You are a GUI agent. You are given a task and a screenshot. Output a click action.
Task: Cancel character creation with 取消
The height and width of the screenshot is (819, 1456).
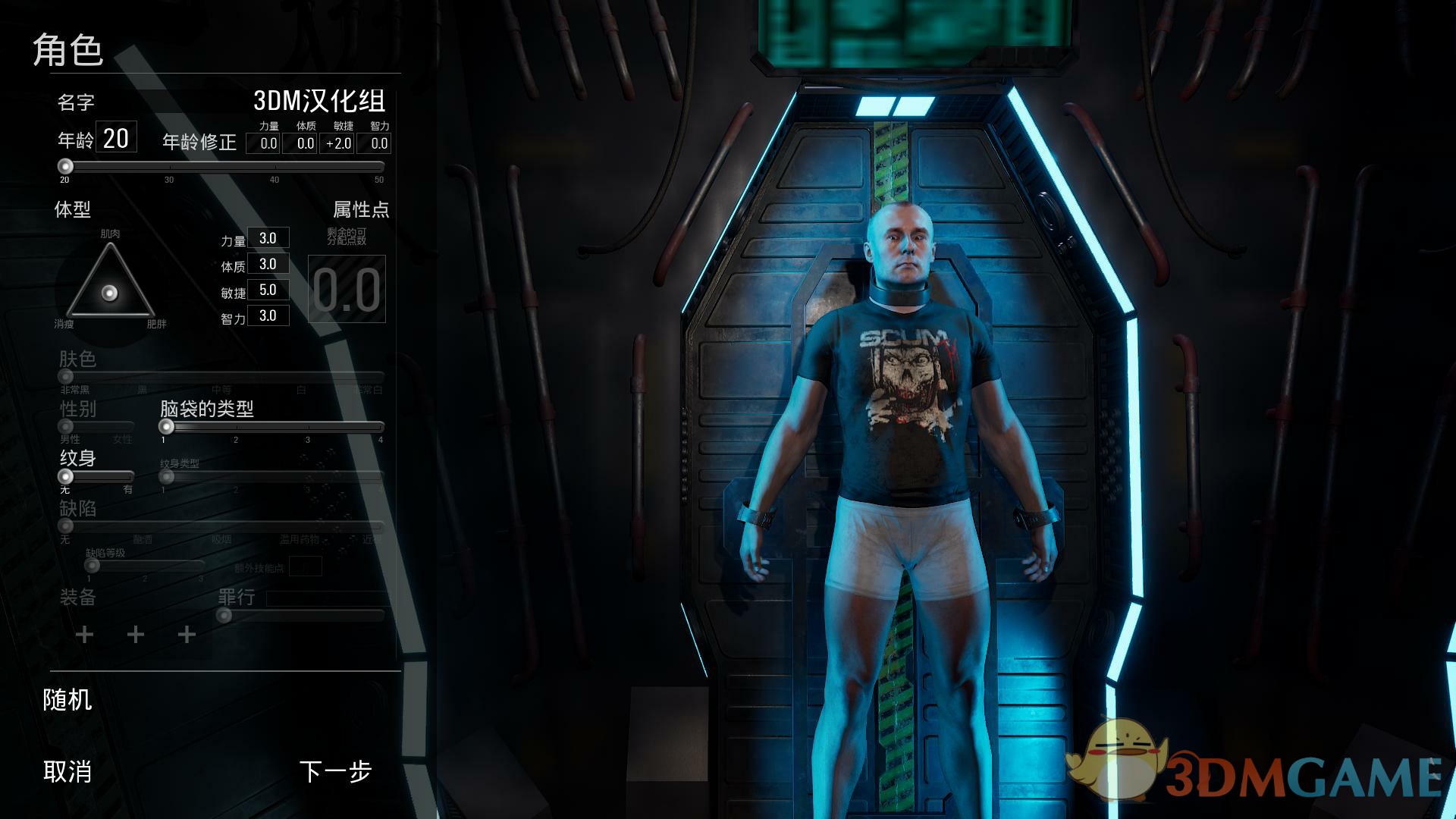67,772
